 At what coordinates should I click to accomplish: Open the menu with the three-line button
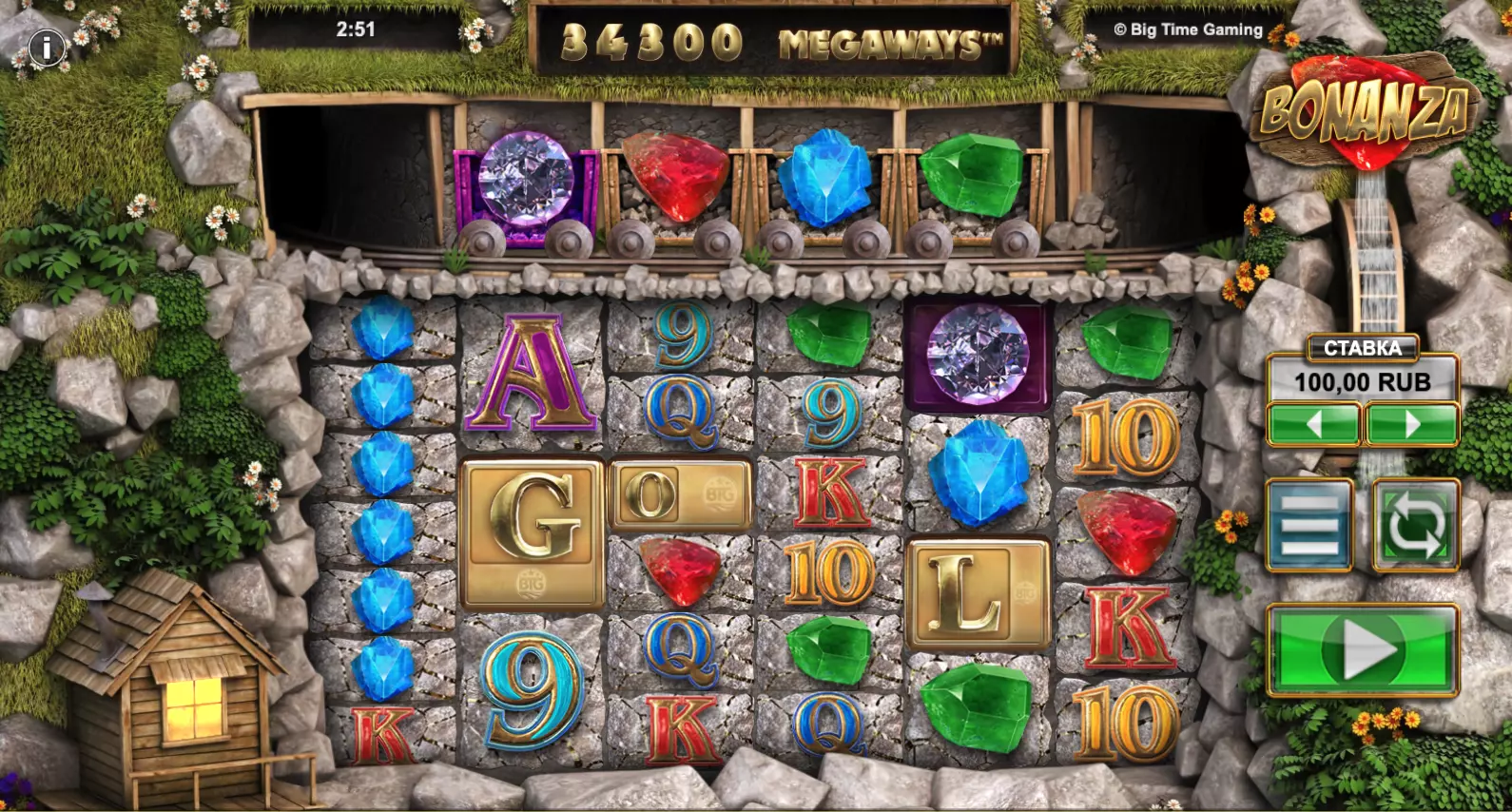pyautogui.click(x=1309, y=525)
